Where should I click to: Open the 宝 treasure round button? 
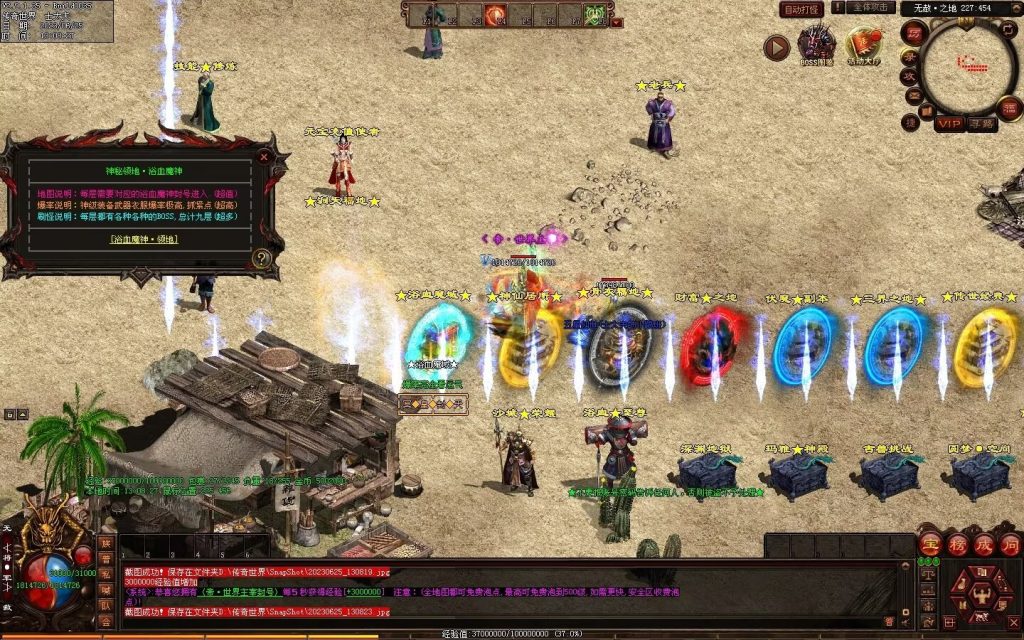click(930, 545)
